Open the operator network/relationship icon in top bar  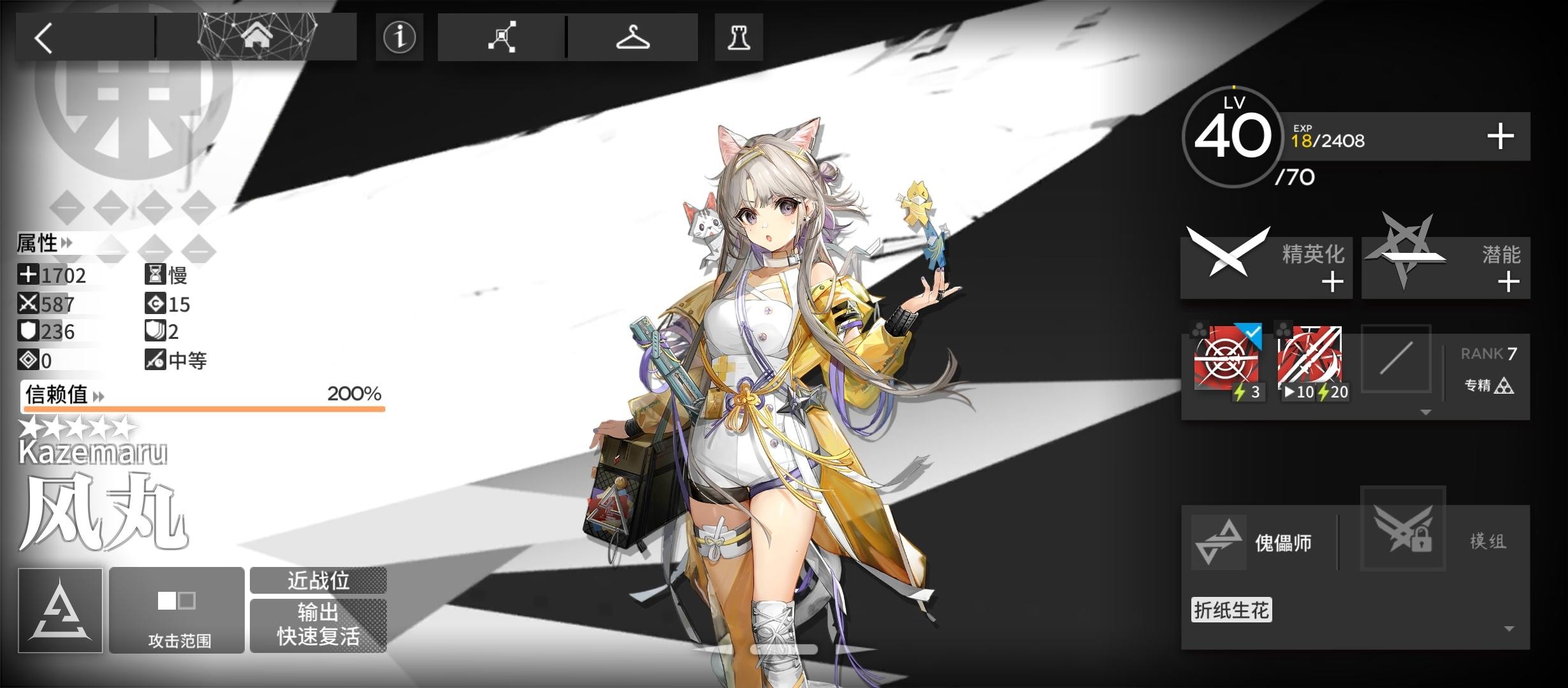(x=502, y=37)
